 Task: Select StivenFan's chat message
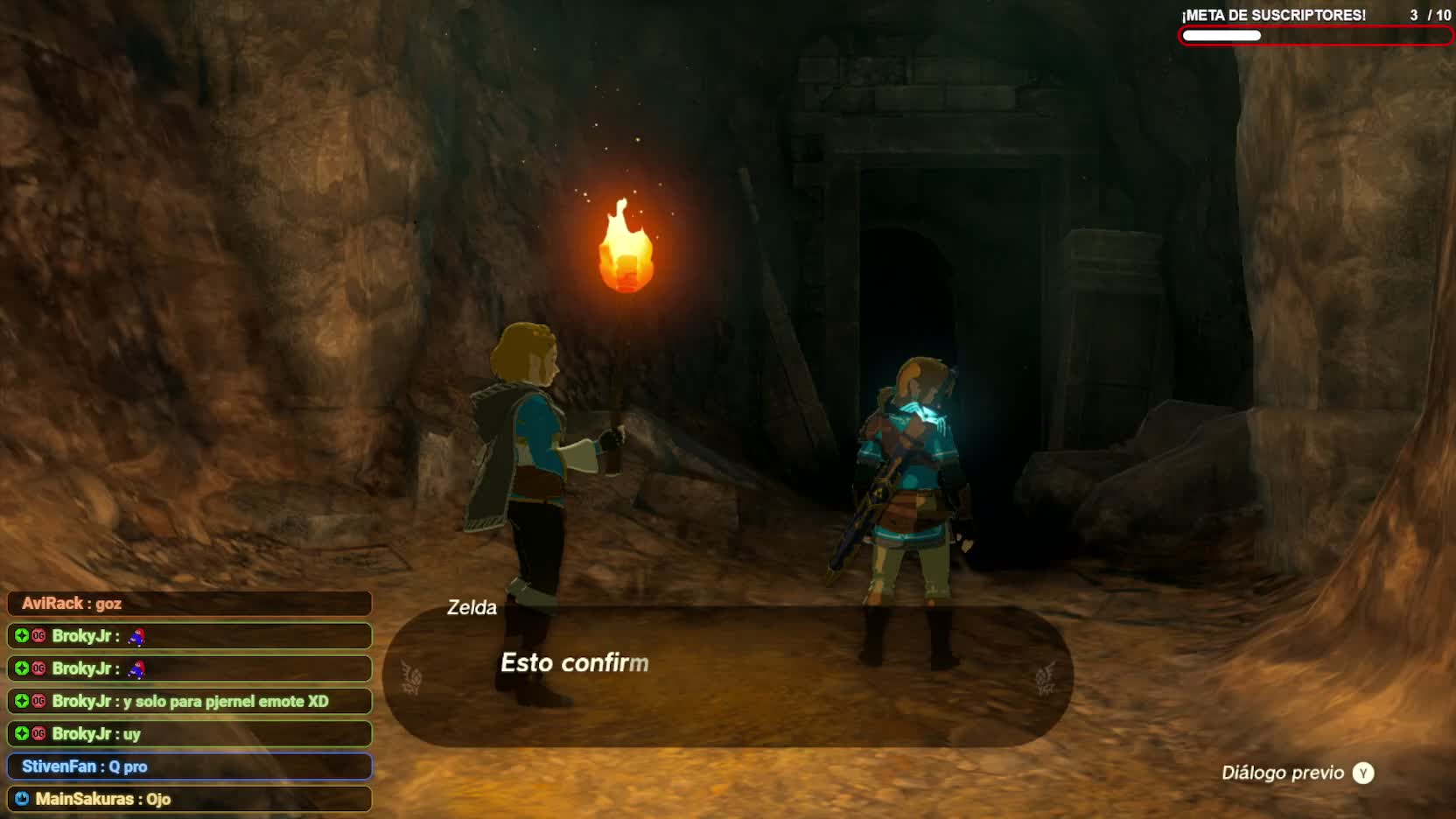(189, 766)
